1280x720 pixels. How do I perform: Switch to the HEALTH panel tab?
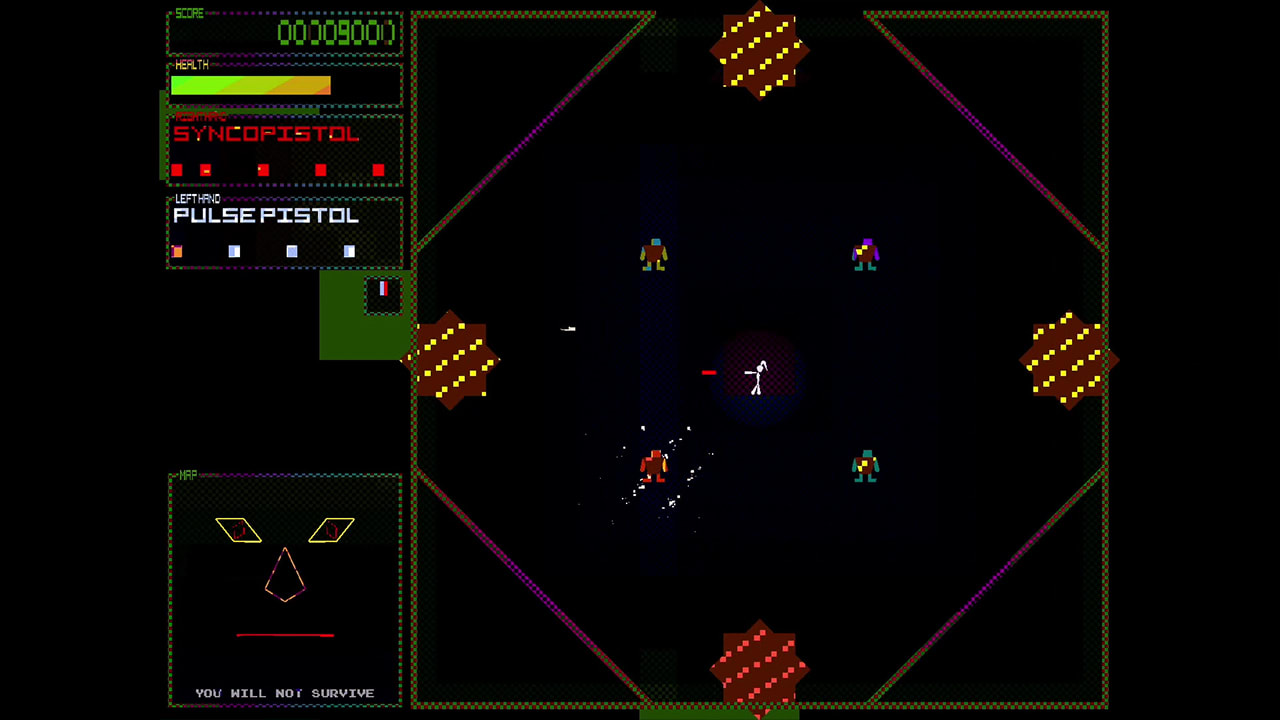pos(190,65)
